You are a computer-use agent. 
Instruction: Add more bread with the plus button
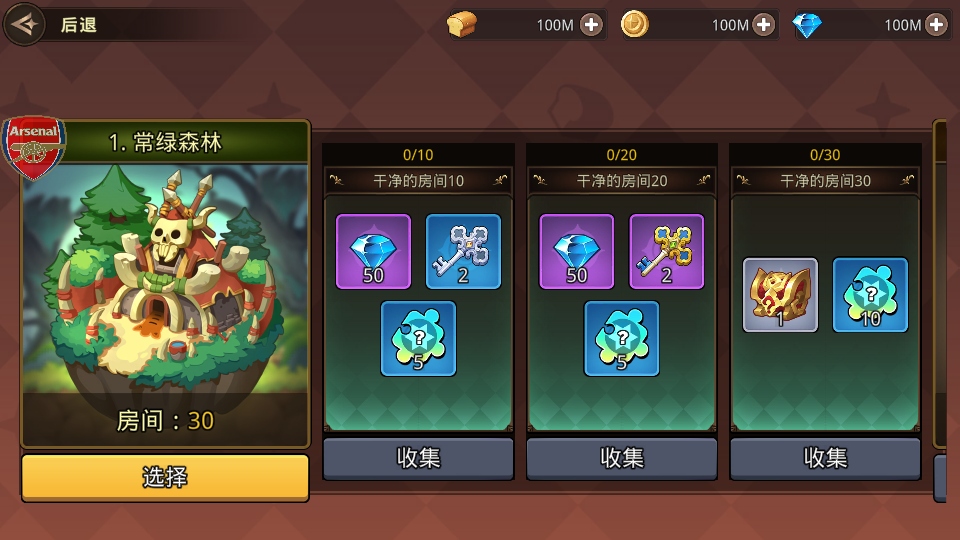point(592,25)
